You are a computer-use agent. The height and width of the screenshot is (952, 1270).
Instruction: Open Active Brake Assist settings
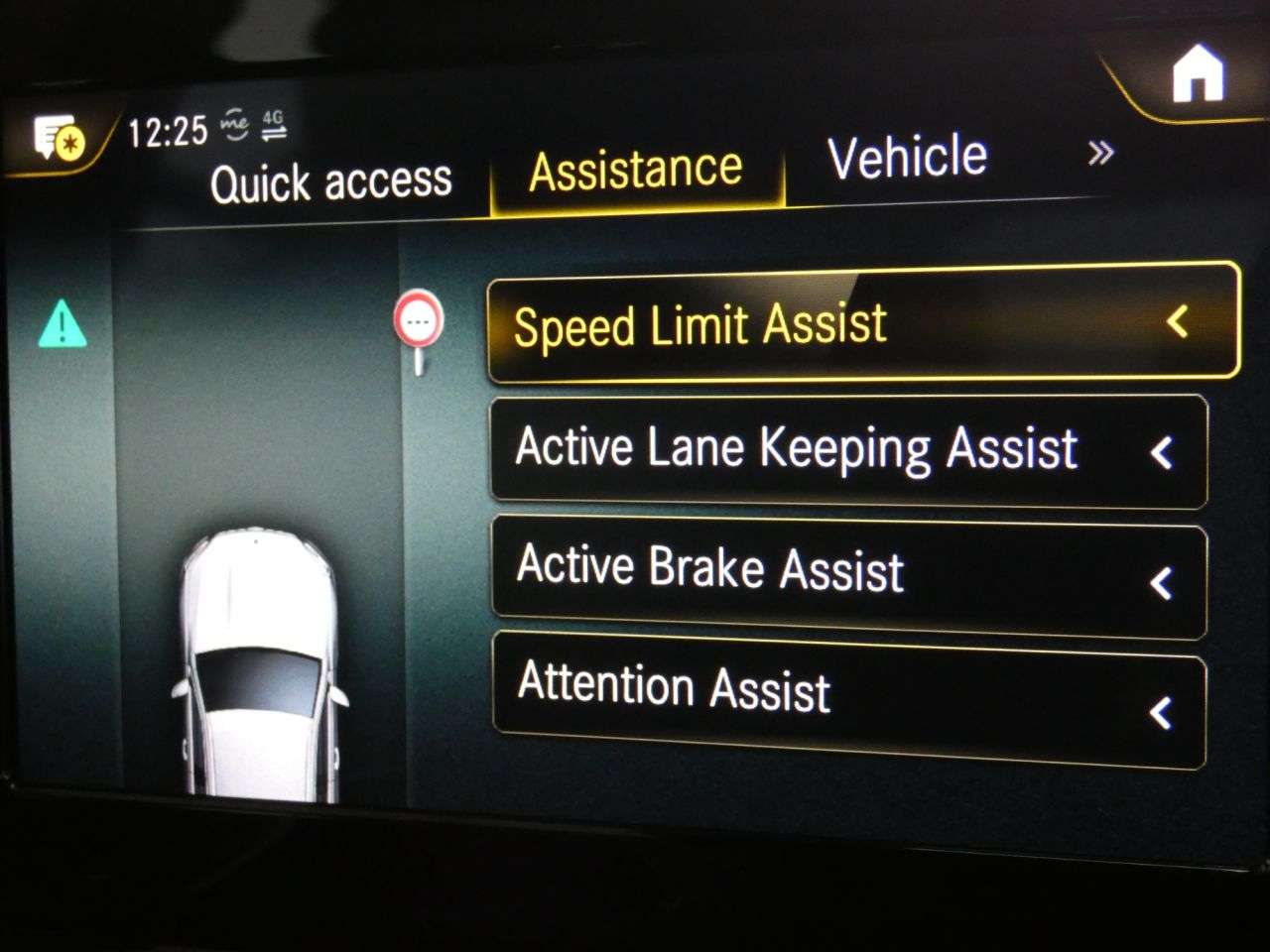click(x=847, y=574)
